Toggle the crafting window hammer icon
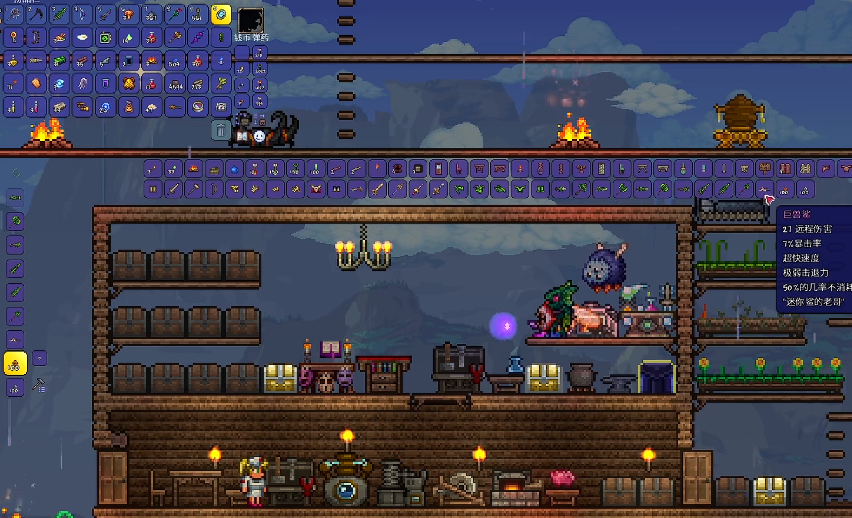 tap(40, 382)
